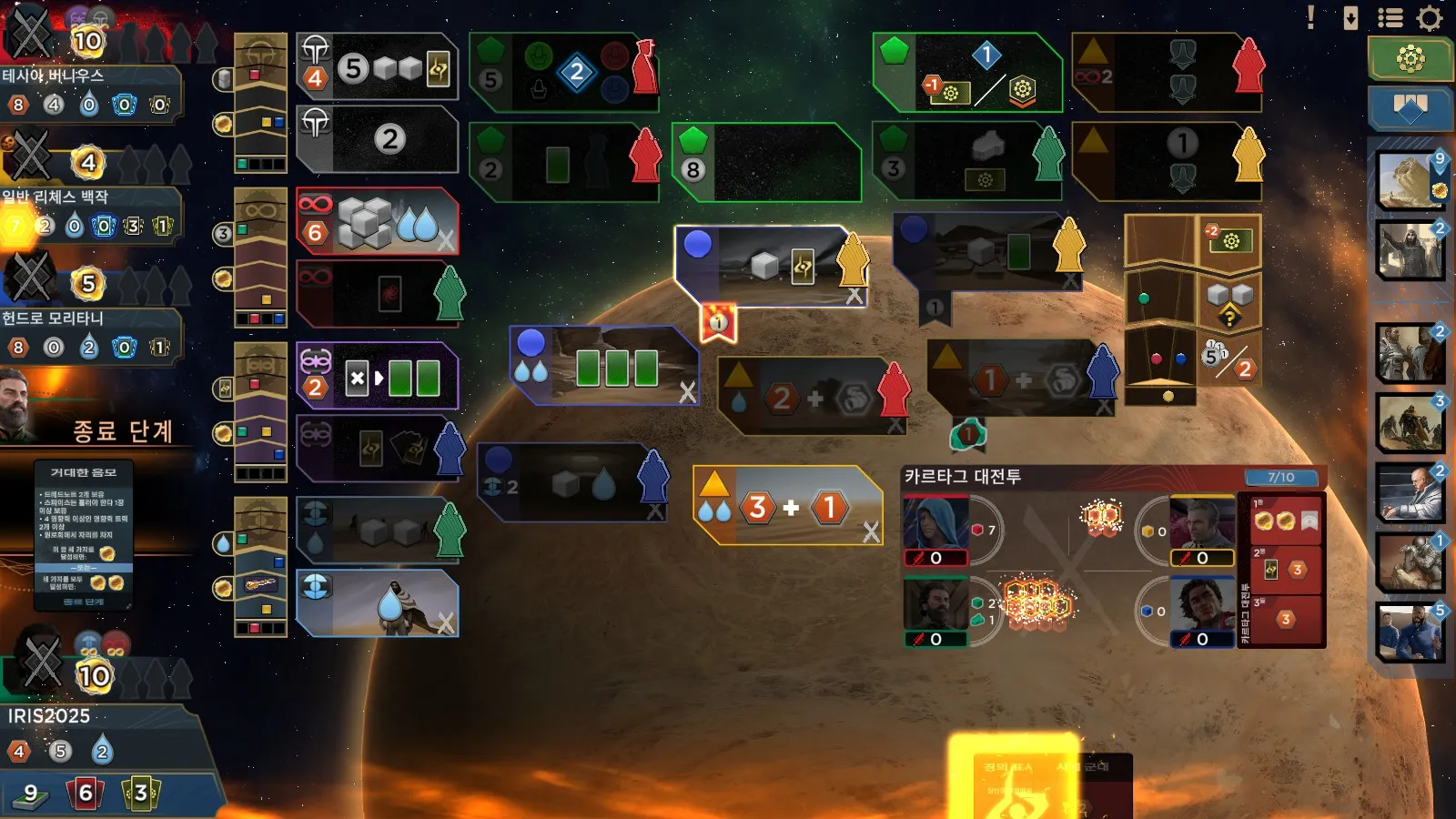This screenshot has height=819, width=1456.
Task: Choose the highlighted 3 + 1 troop space
Action: pos(788,506)
